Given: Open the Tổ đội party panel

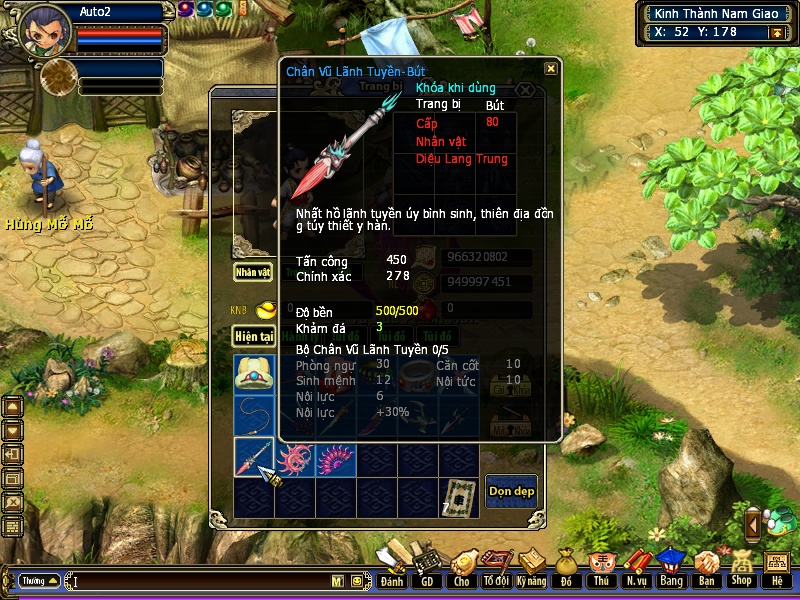Looking at the screenshot, I should [x=495, y=568].
